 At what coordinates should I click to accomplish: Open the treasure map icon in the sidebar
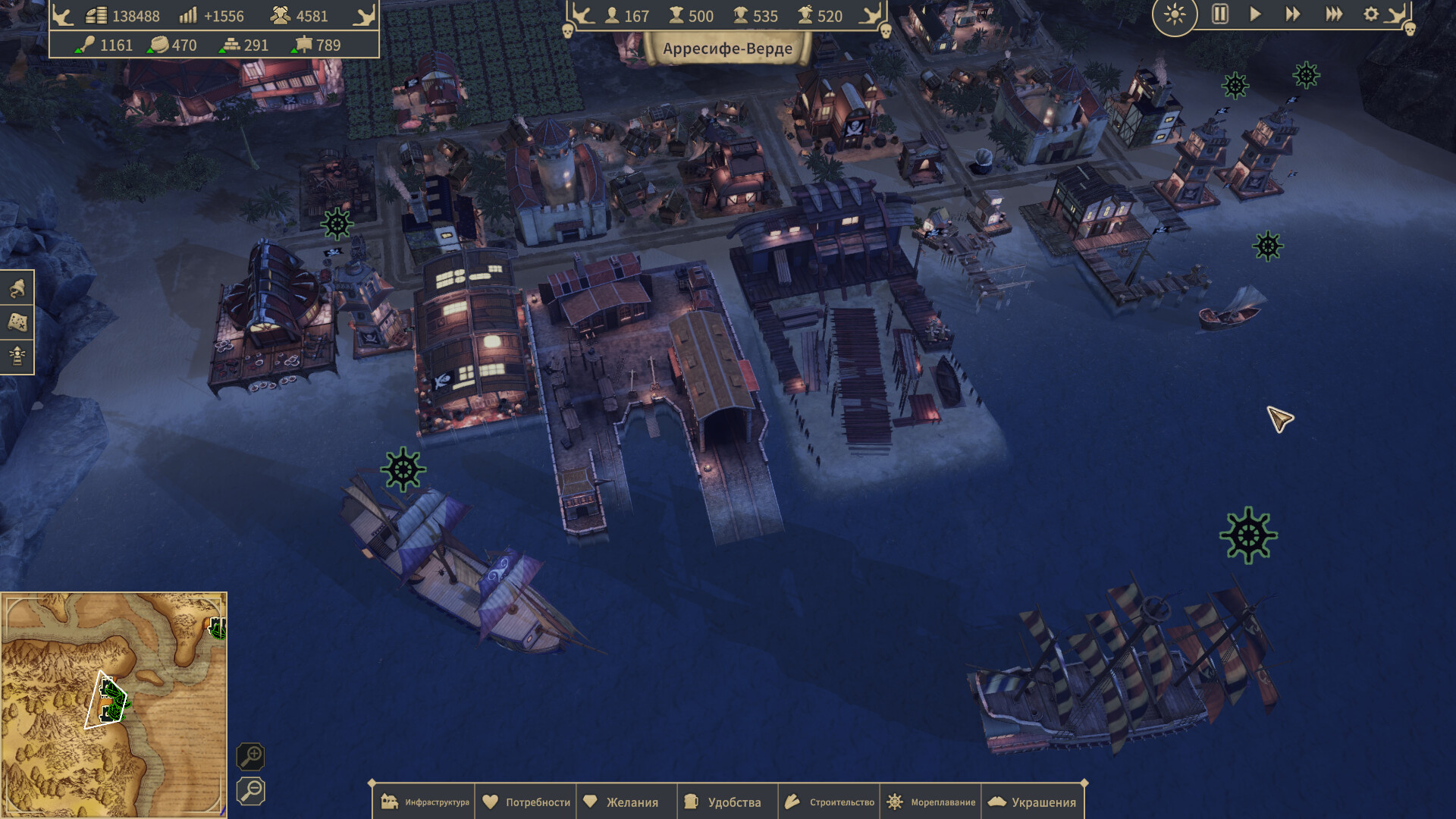tap(17, 322)
